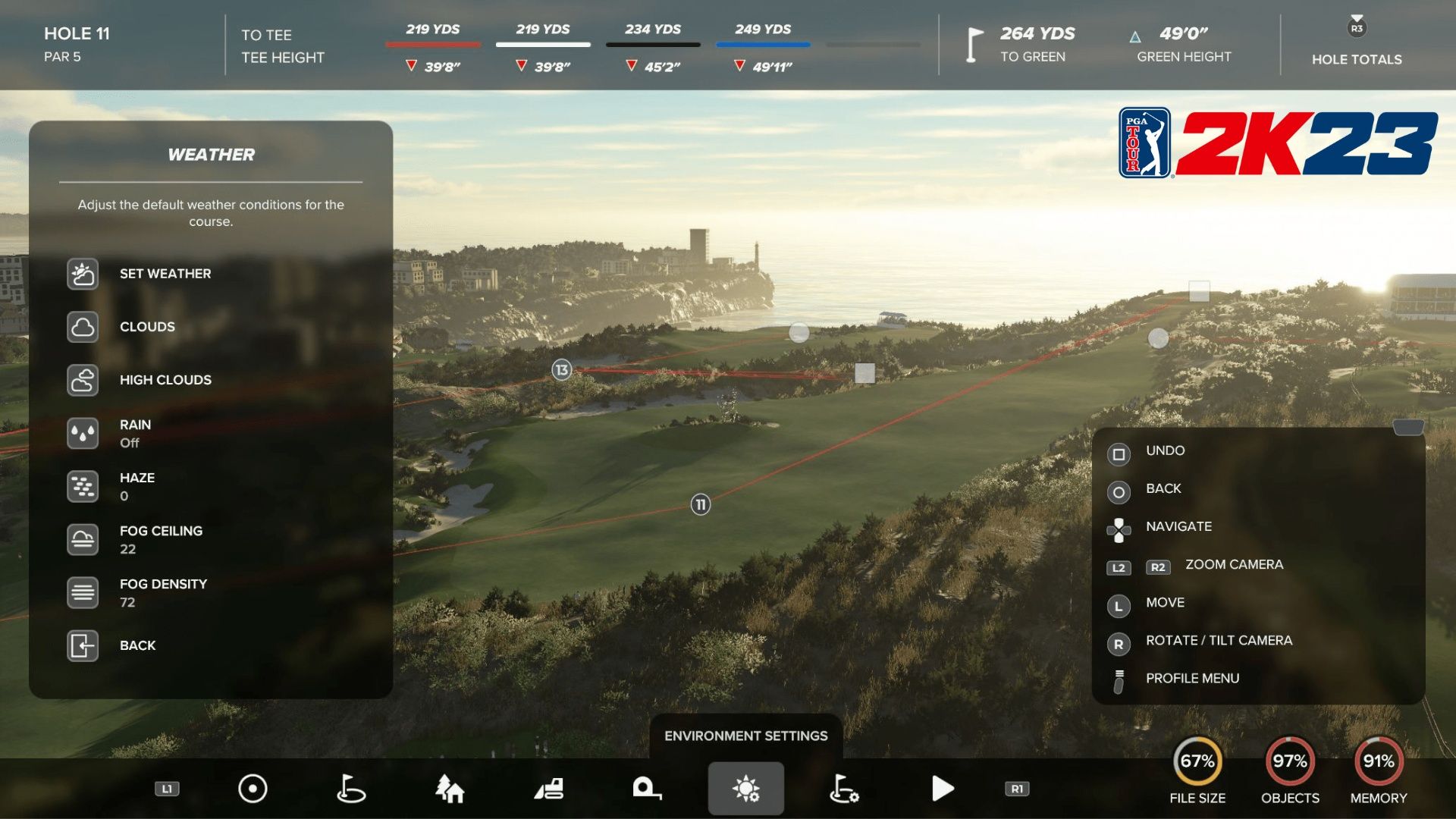Select the brush target tool
The height and width of the screenshot is (819, 1456).
(x=252, y=788)
